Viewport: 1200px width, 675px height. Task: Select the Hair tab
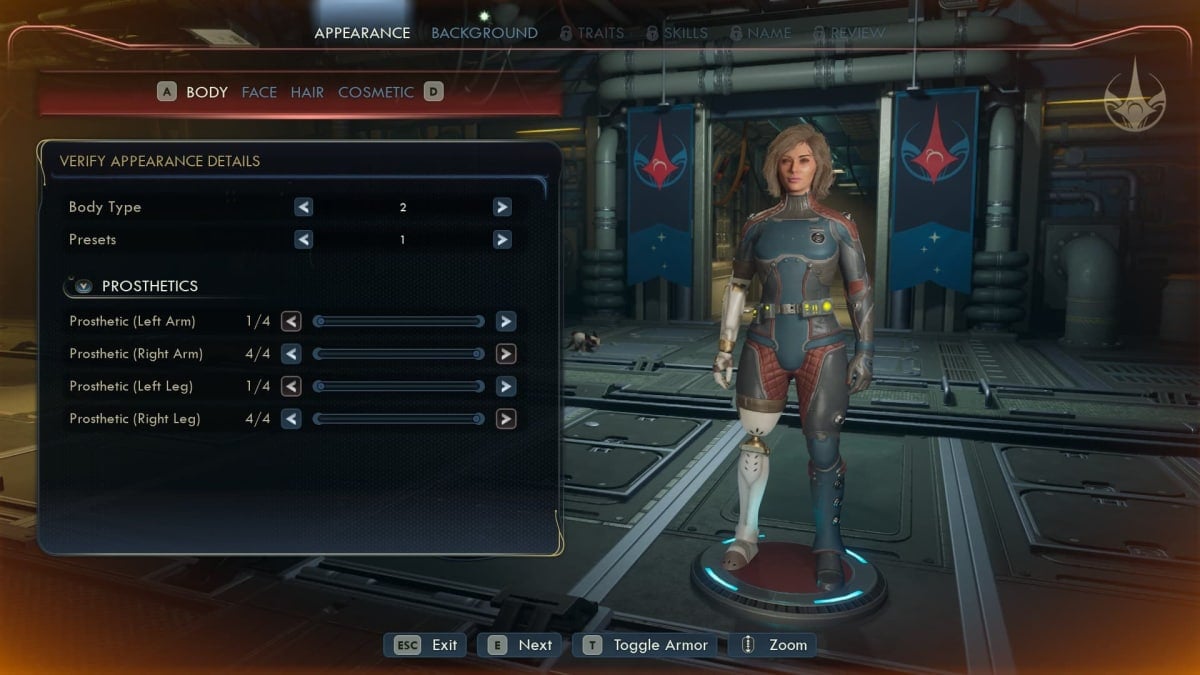307,92
